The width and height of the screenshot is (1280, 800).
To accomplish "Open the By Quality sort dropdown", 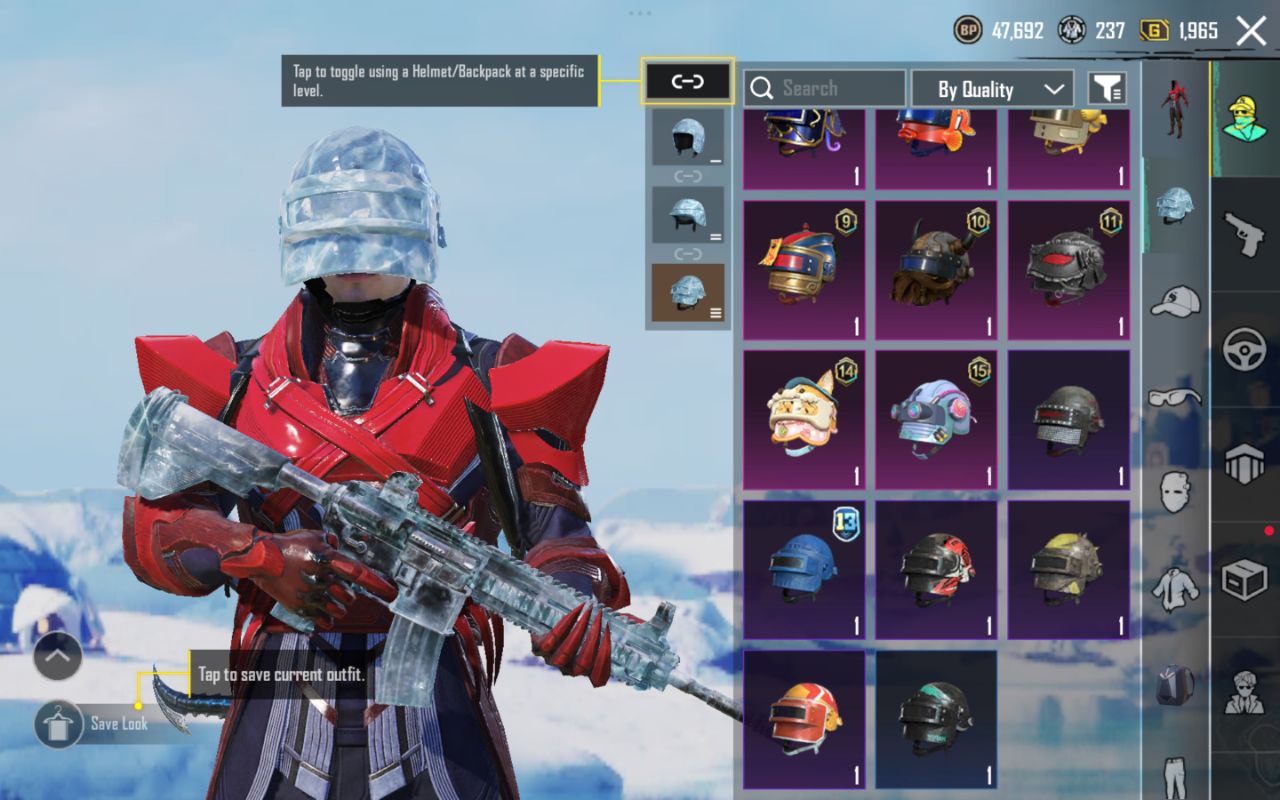I will 992,89.
